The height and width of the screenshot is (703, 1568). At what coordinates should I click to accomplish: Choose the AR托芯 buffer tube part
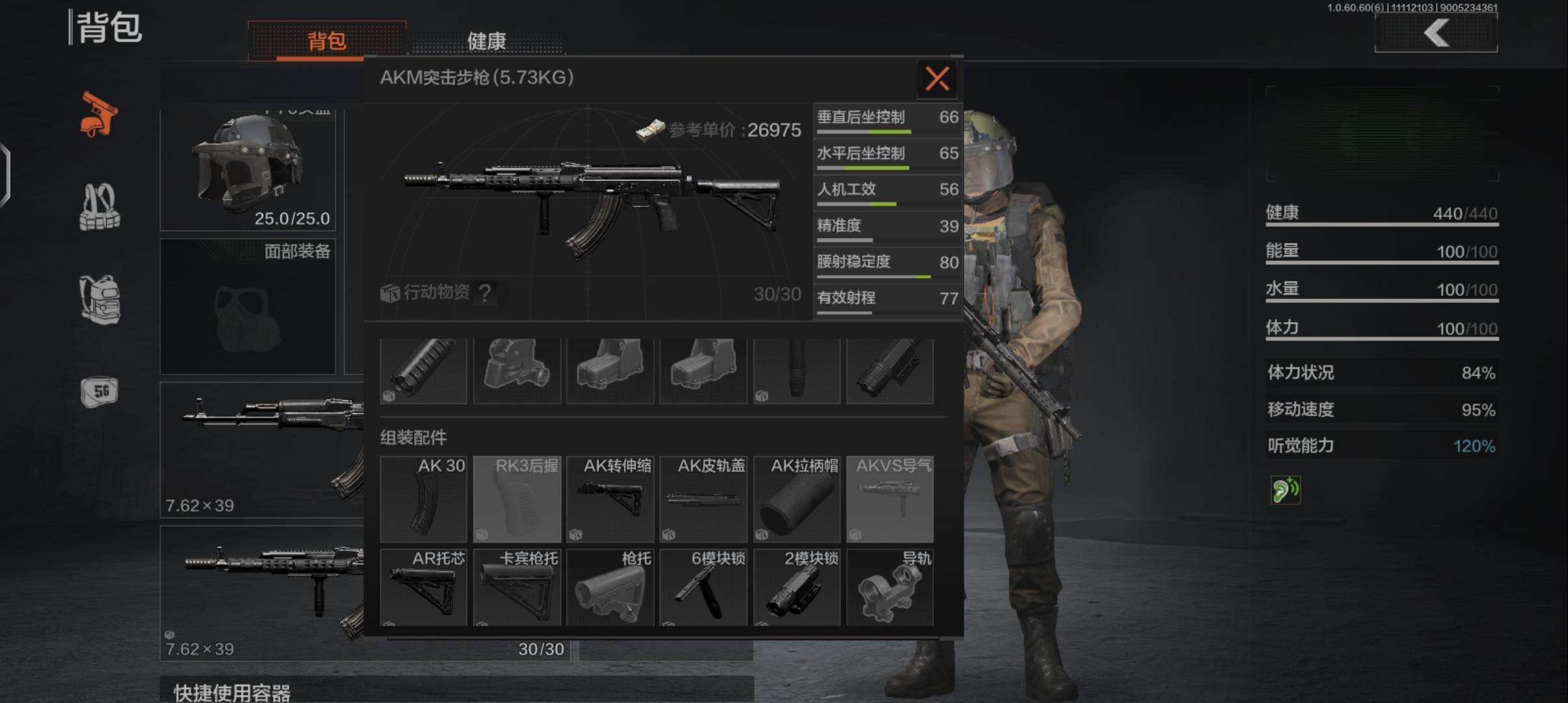[423, 587]
